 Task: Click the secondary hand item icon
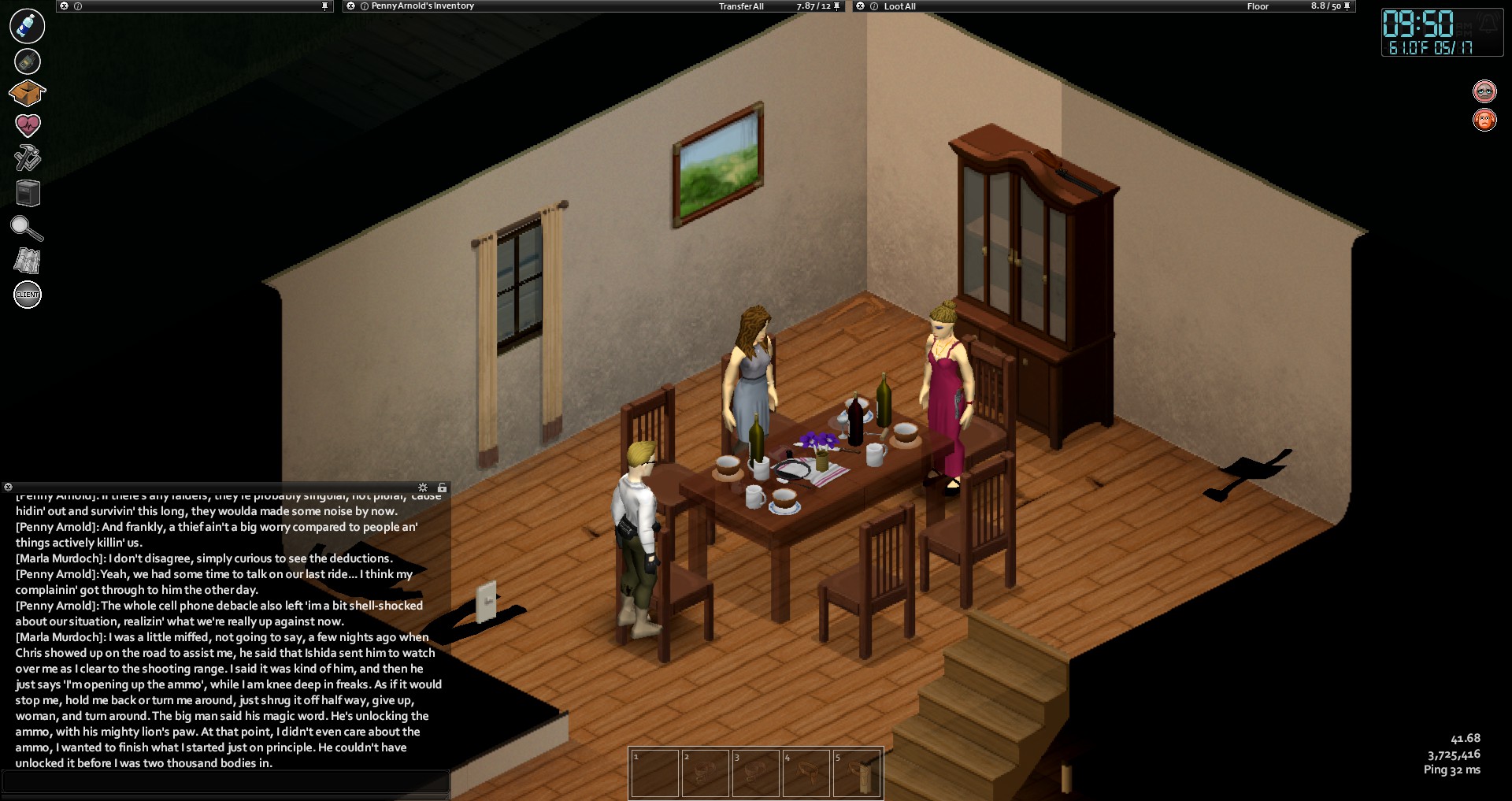(x=27, y=61)
